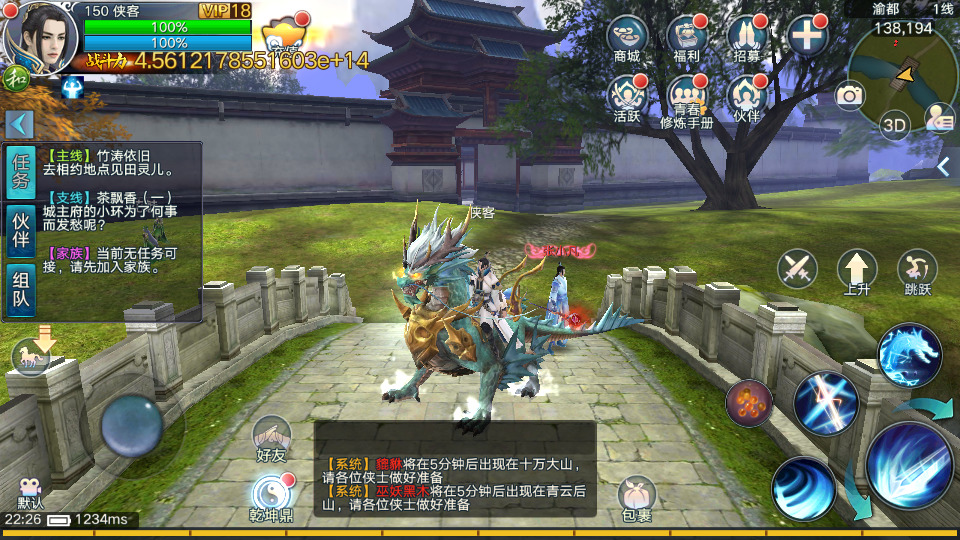The width and height of the screenshot is (960, 540).
Task: Expand the plus-sign menu button
Action: click(807, 38)
